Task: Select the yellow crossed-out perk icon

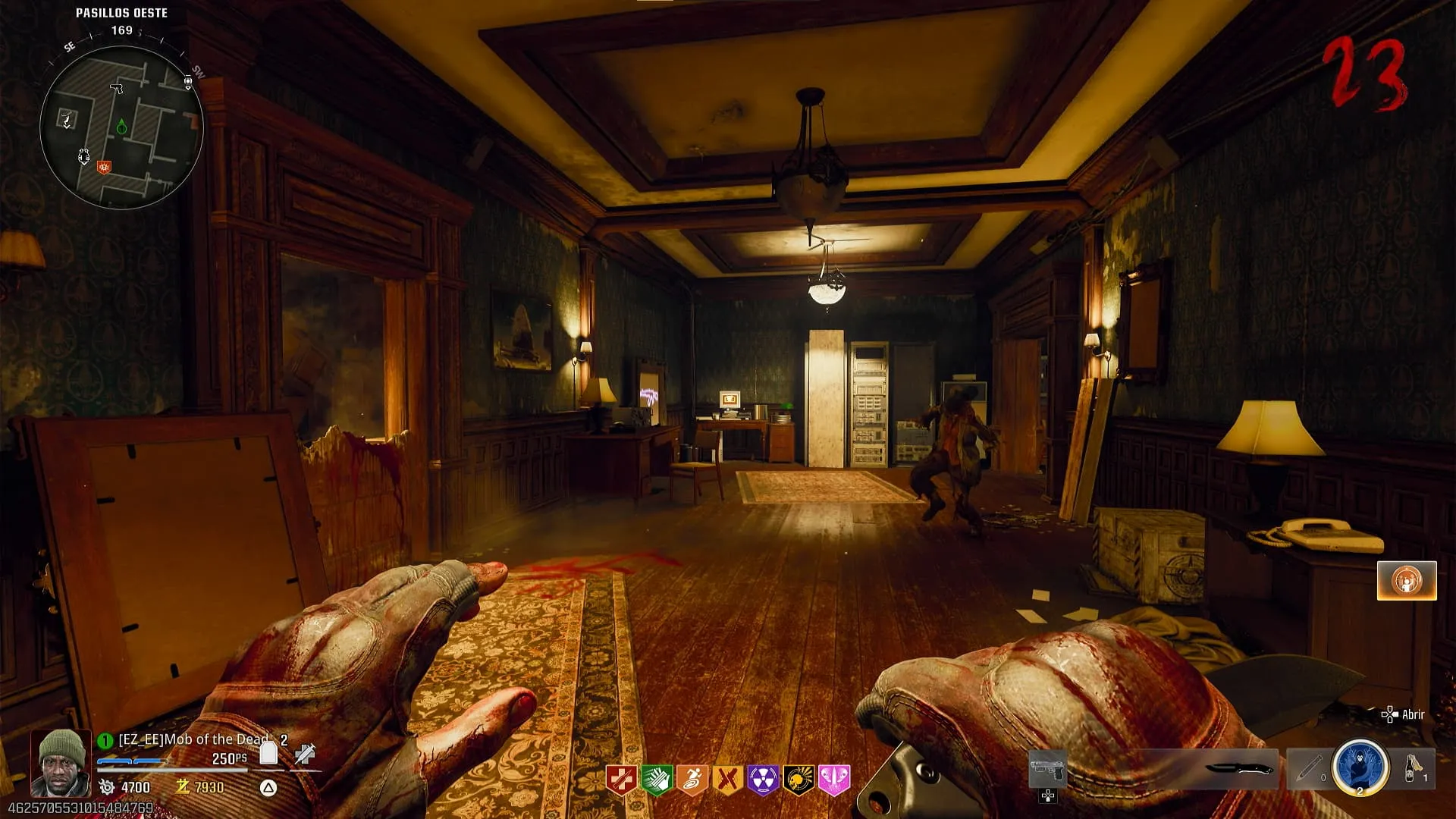Action: (728, 780)
